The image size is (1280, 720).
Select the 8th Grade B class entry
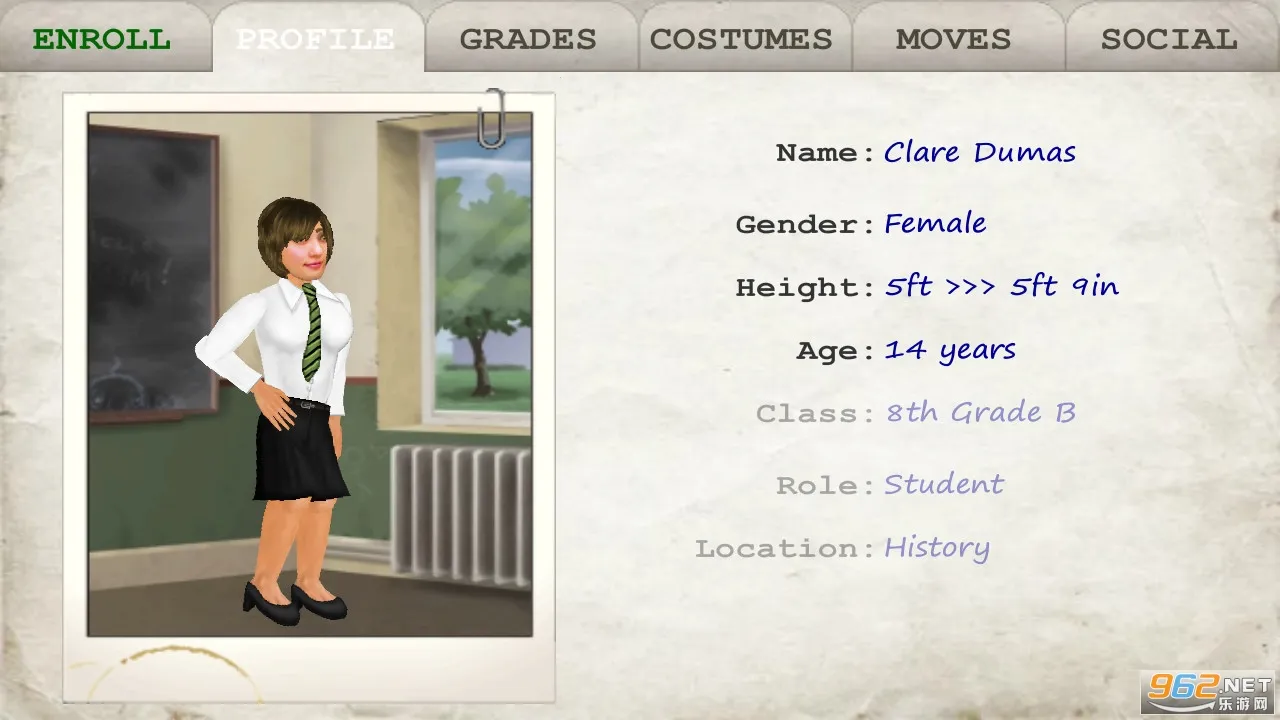point(980,413)
